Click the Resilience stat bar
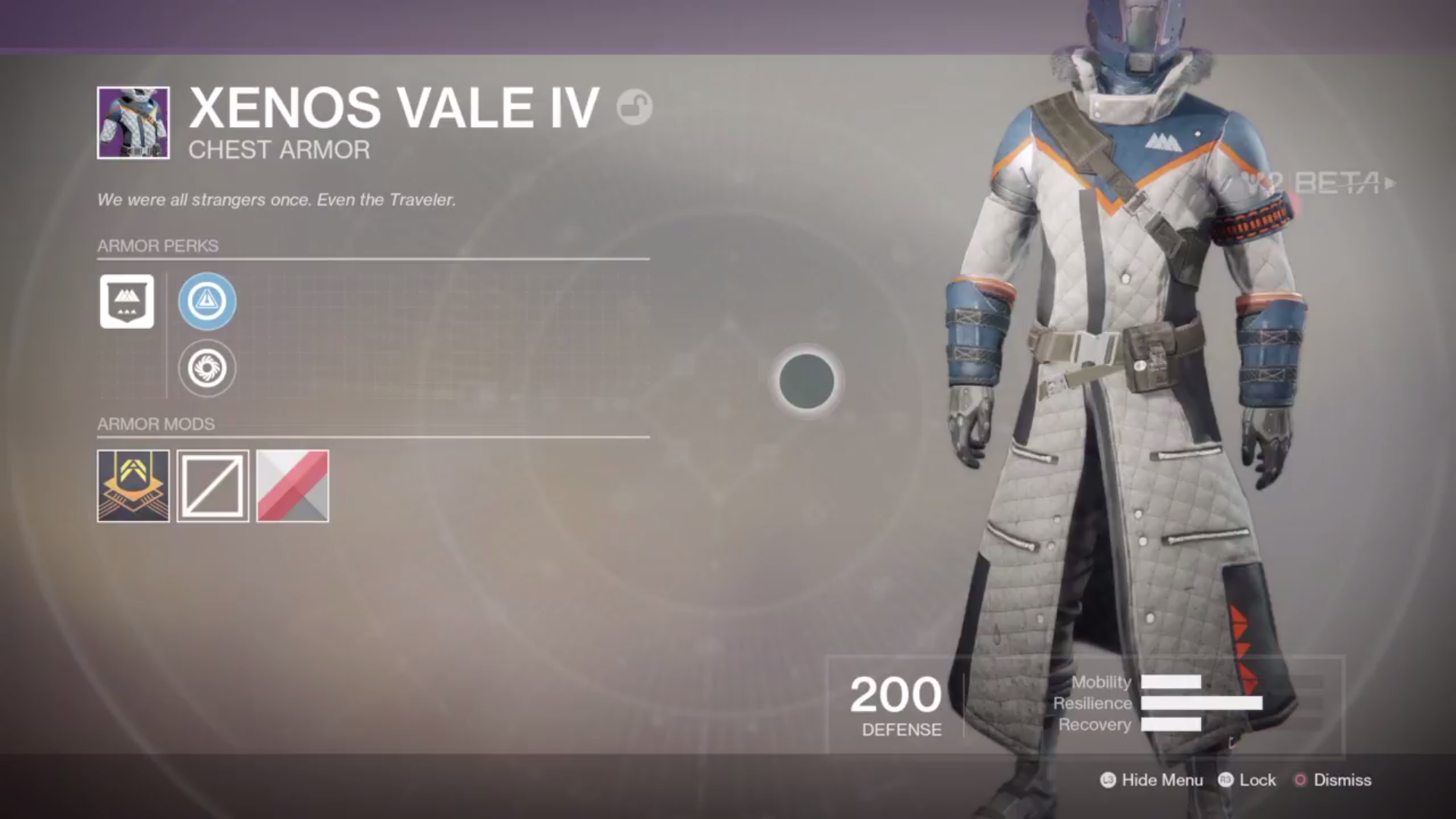The width and height of the screenshot is (1456, 819). coord(1202,703)
